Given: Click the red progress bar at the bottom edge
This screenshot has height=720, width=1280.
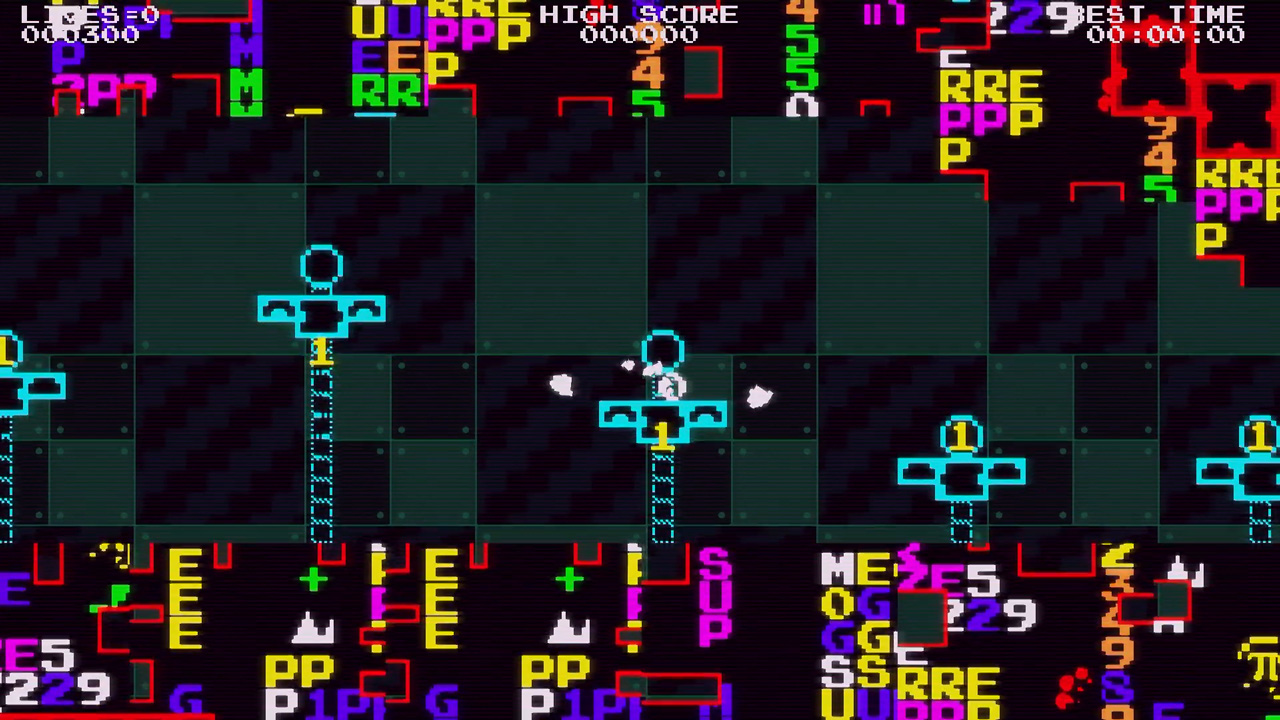Looking at the screenshot, I should coord(105,716).
